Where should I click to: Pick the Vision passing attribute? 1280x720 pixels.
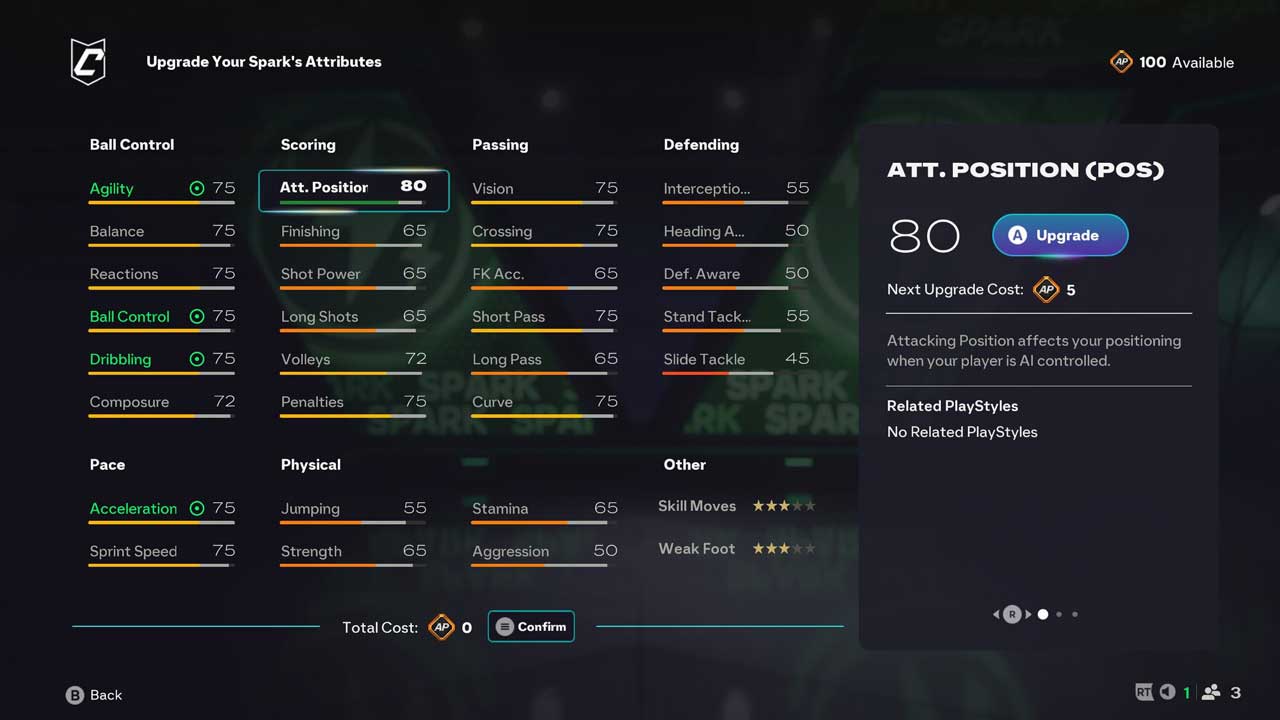pos(544,189)
